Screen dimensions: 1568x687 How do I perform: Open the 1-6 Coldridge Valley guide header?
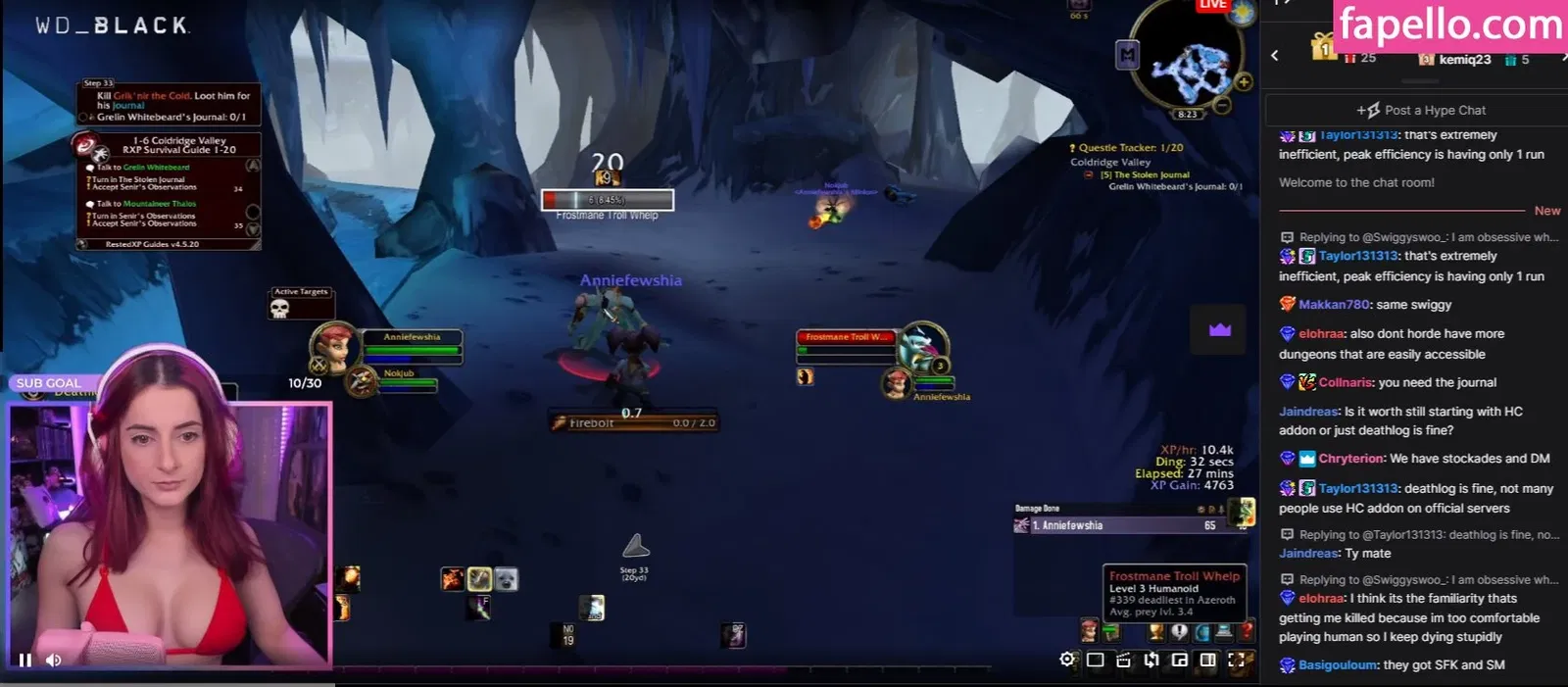pos(178,145)
